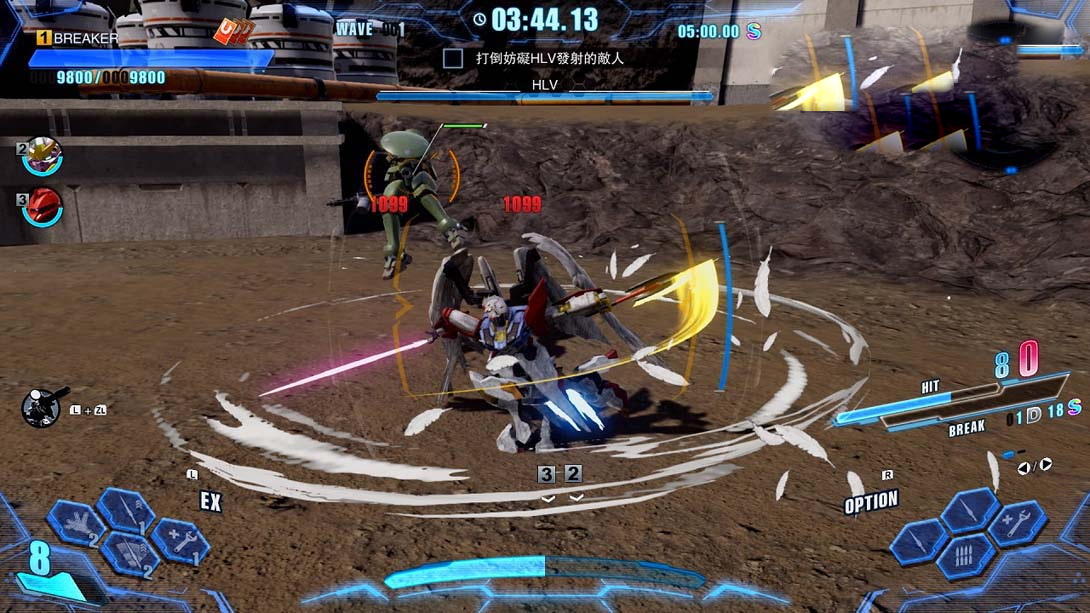This screenshot has height=613, width=1090.
Task: Activate the ammo bullets option hexagon
Action: tap(966, 557)
